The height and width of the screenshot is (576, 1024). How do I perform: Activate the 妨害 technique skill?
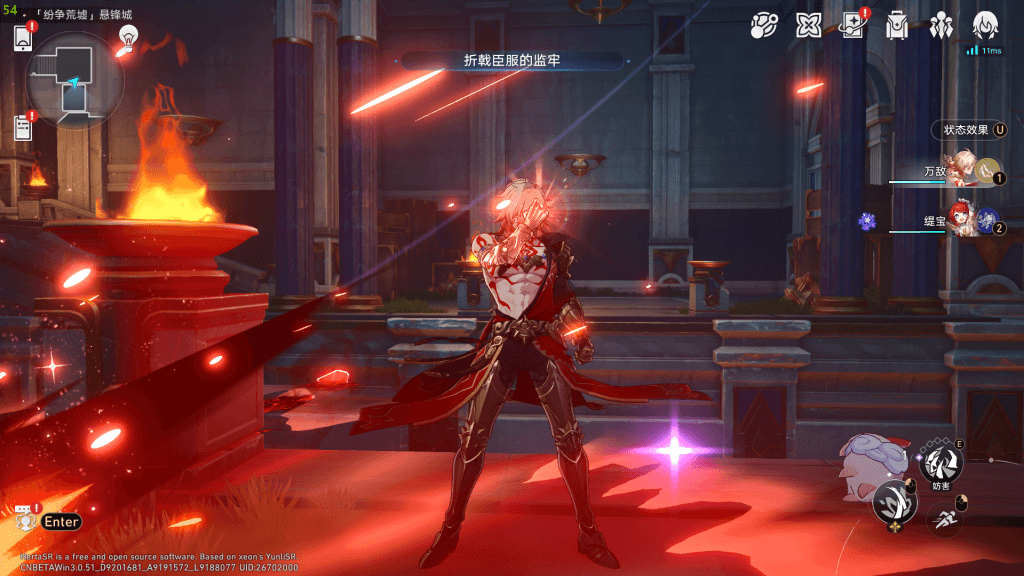point(941,462)
